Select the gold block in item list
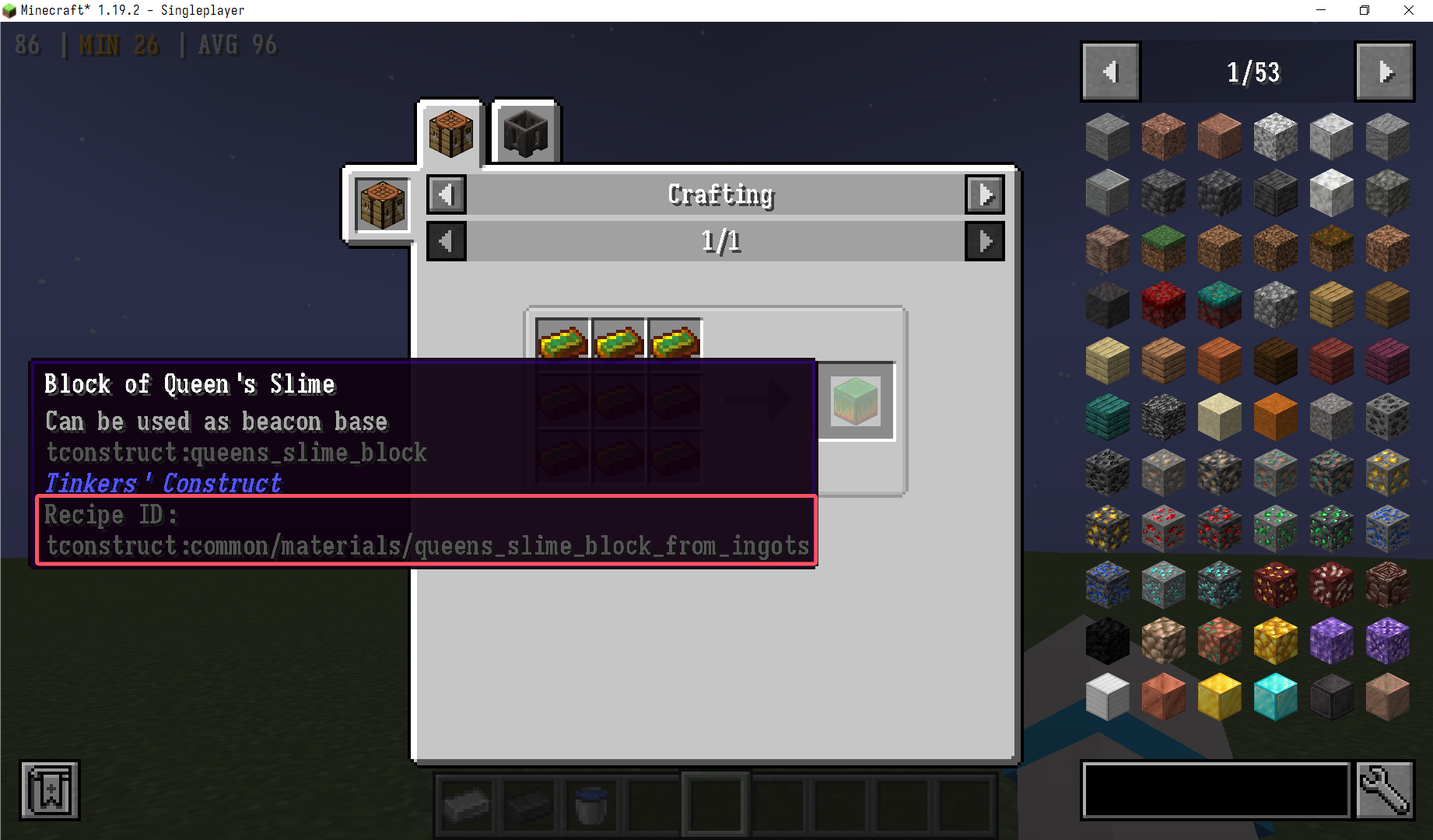The width and height of the screenshot is (1433, 840). (1219, 697)
